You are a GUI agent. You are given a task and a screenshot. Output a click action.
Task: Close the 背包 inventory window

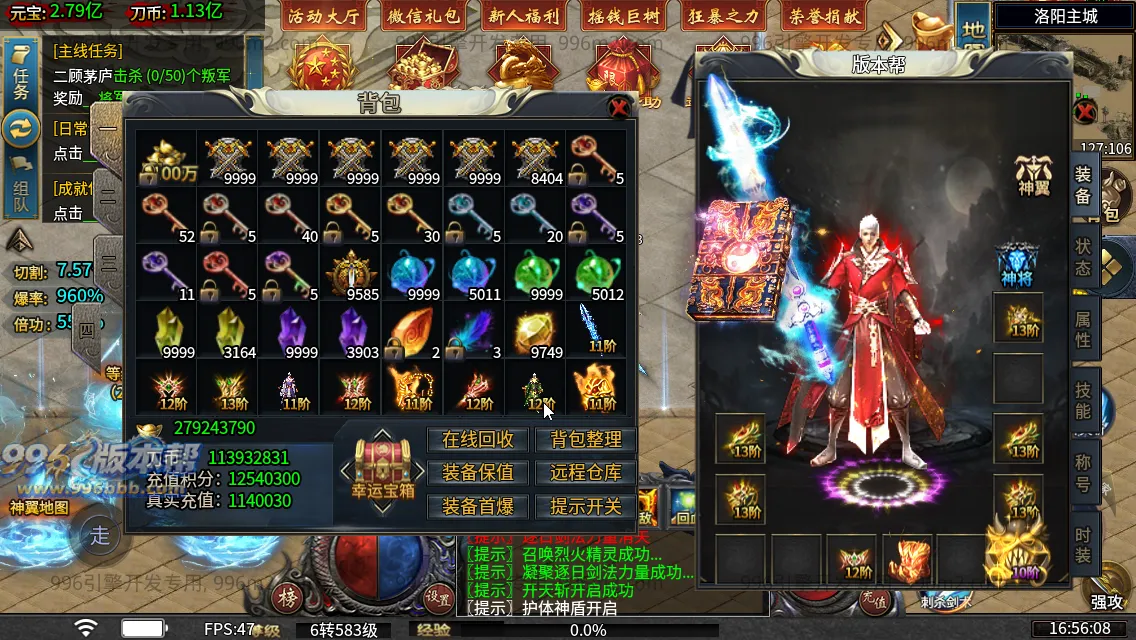[619, 107]
